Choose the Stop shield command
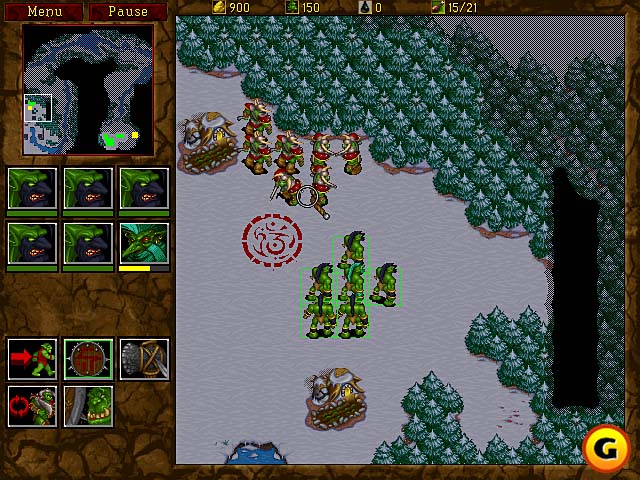Viewport: 640px width, 480px height. (88, 358)
